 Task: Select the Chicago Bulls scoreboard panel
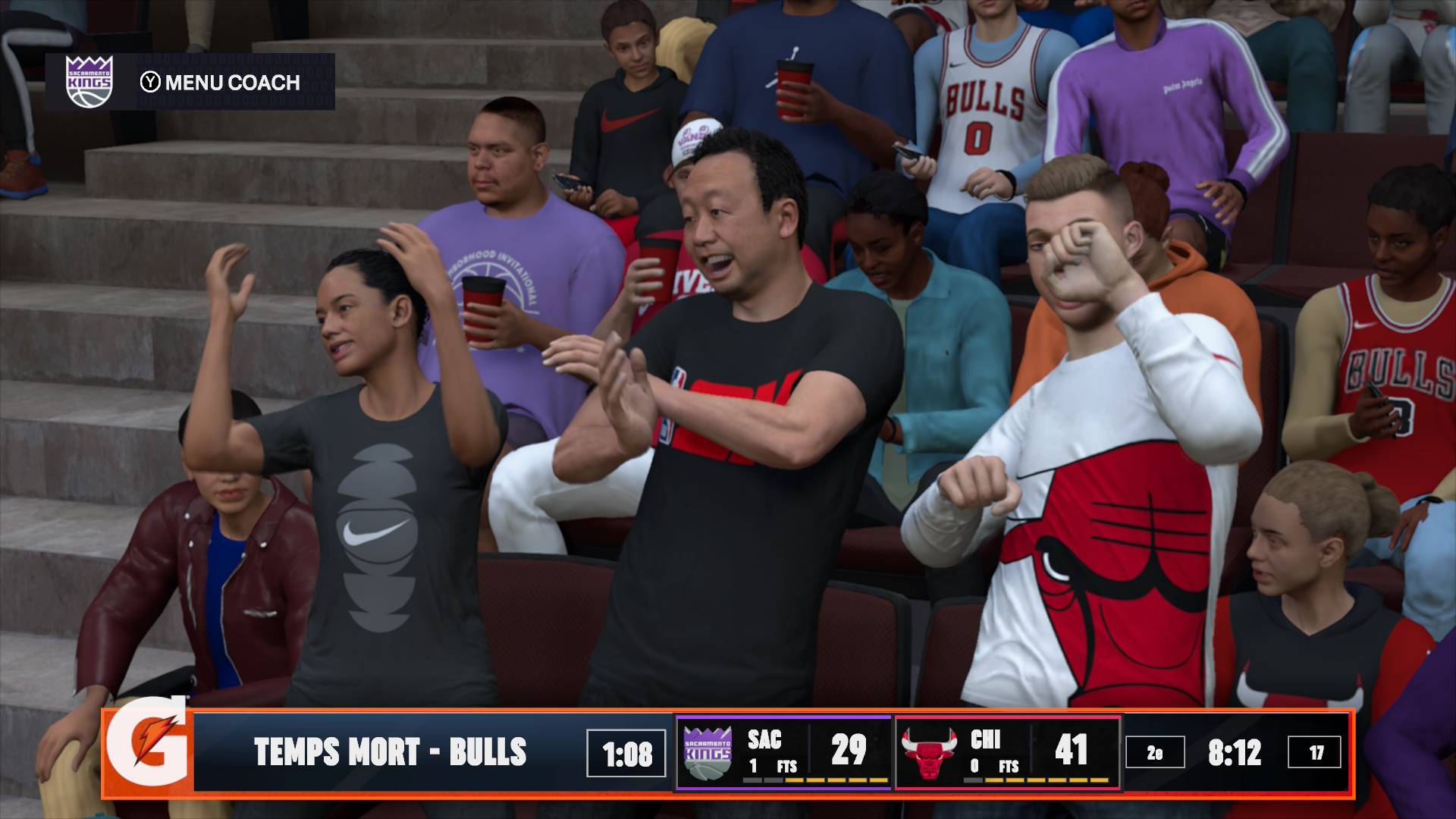pos(1007,752)
